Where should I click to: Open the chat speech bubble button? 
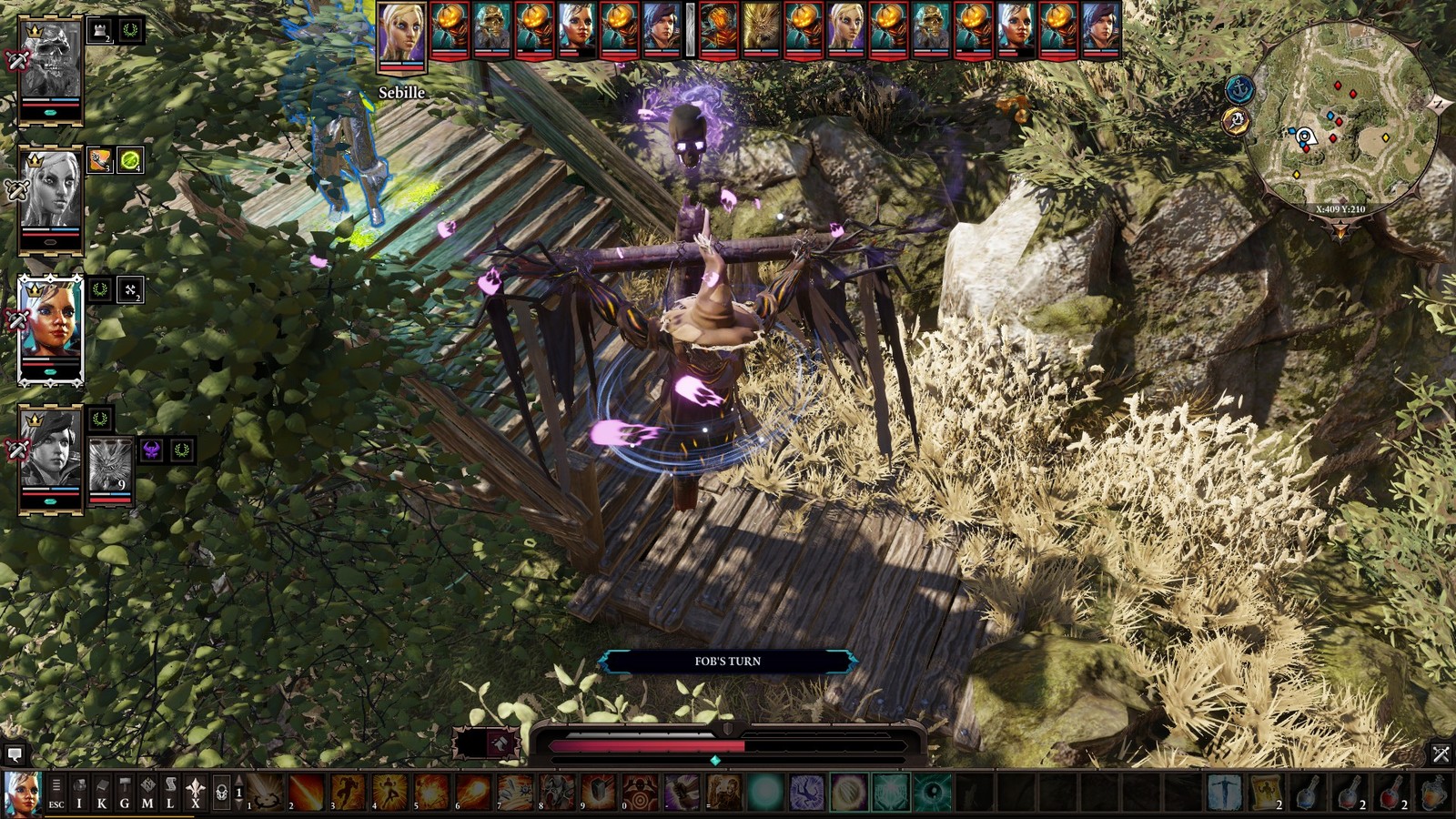coord(14,753)
